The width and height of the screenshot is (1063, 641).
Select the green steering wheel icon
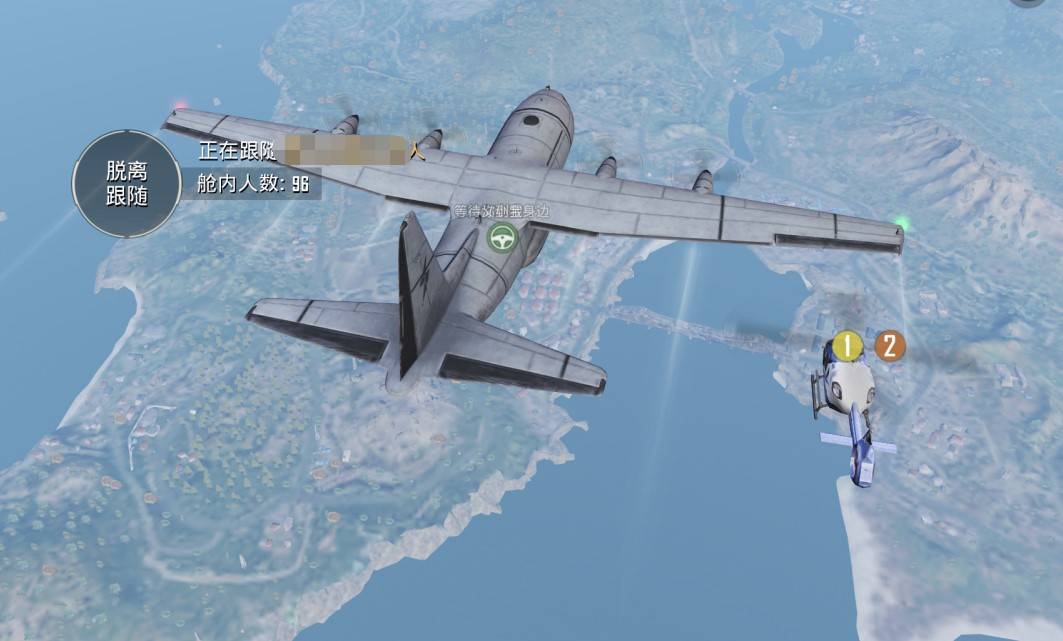[x=500, y=237]
